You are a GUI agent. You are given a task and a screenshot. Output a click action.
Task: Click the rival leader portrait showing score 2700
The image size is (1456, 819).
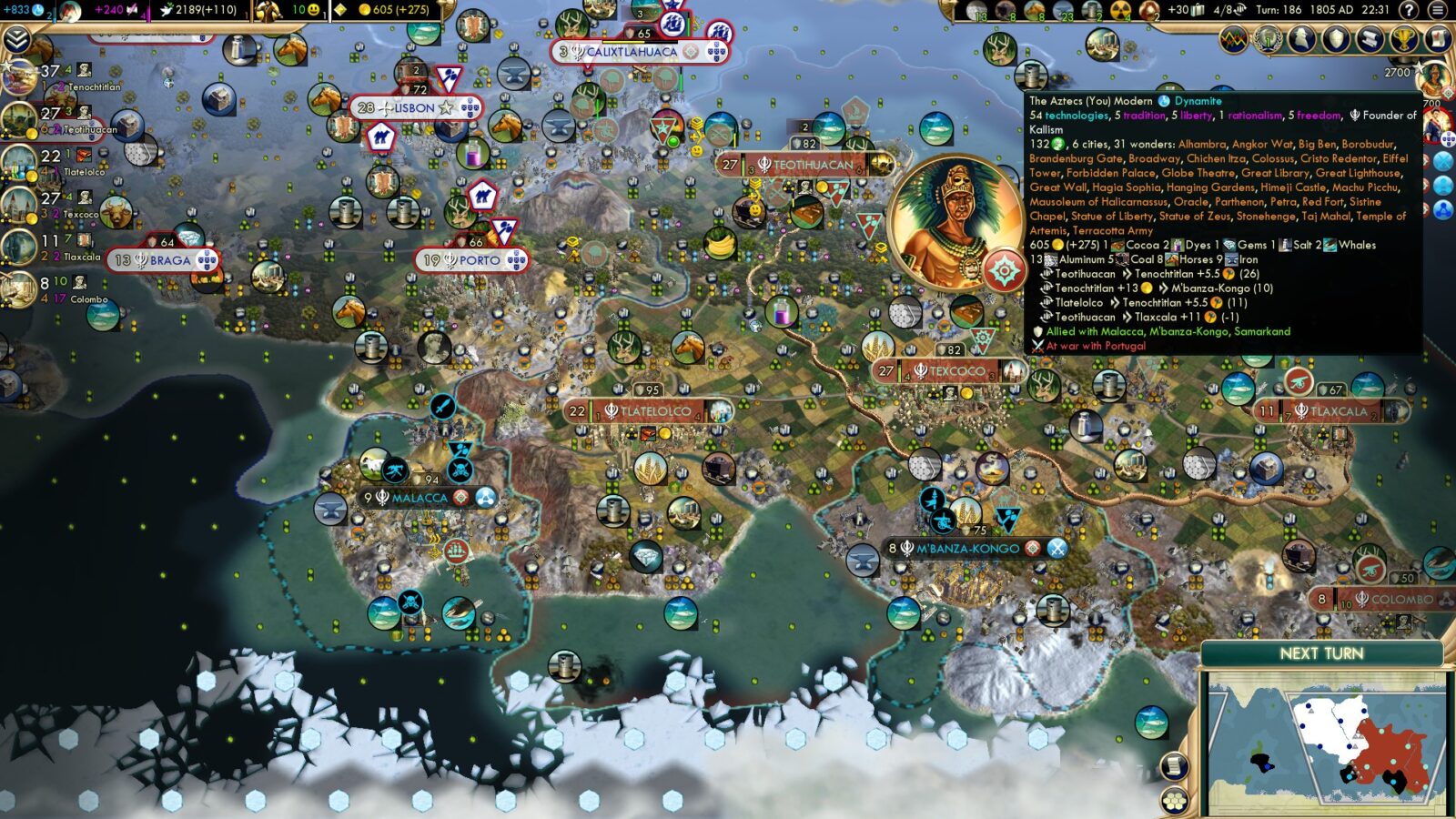(1437, 80)
